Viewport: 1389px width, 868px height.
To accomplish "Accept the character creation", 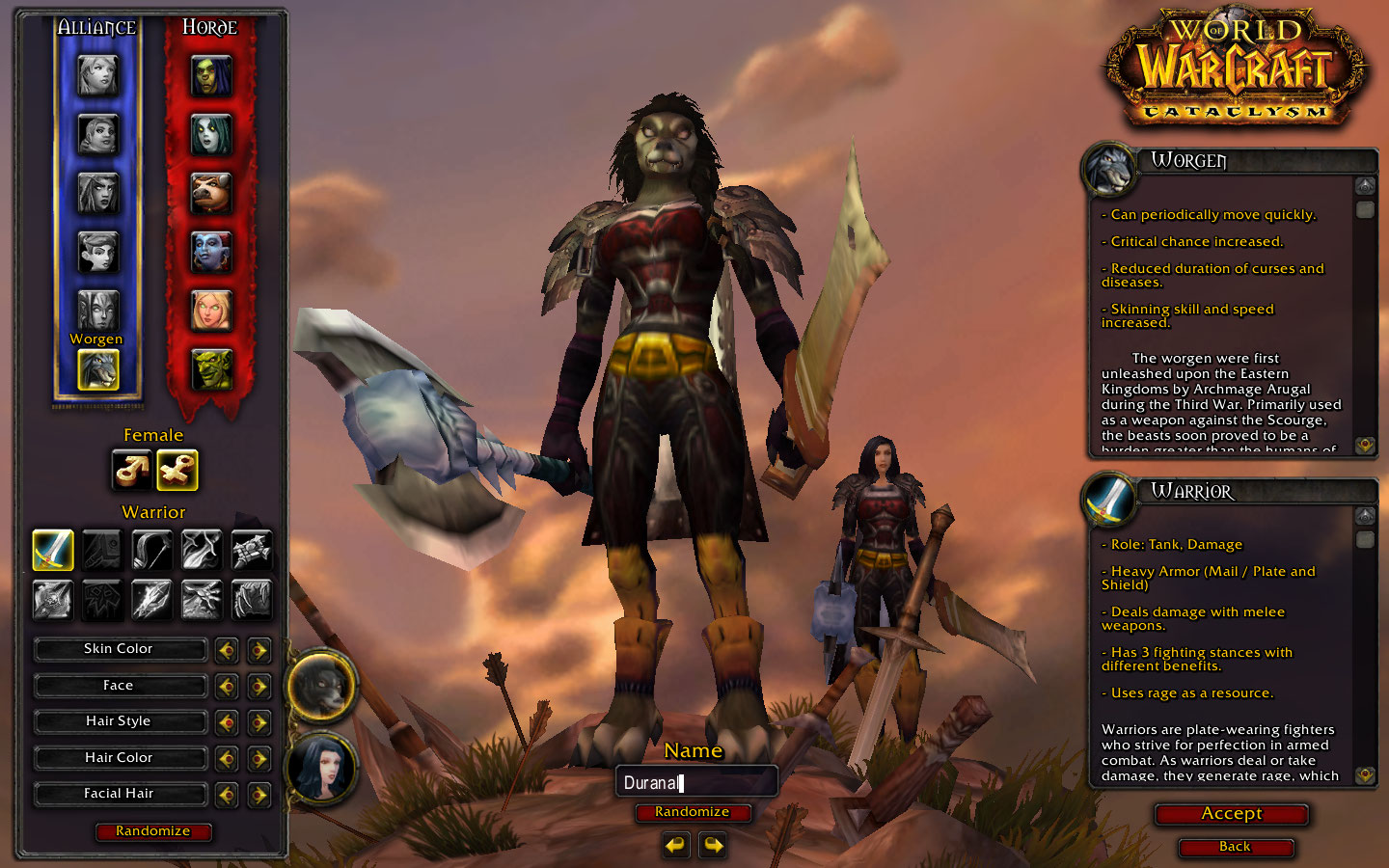I will pos(1231,814).
